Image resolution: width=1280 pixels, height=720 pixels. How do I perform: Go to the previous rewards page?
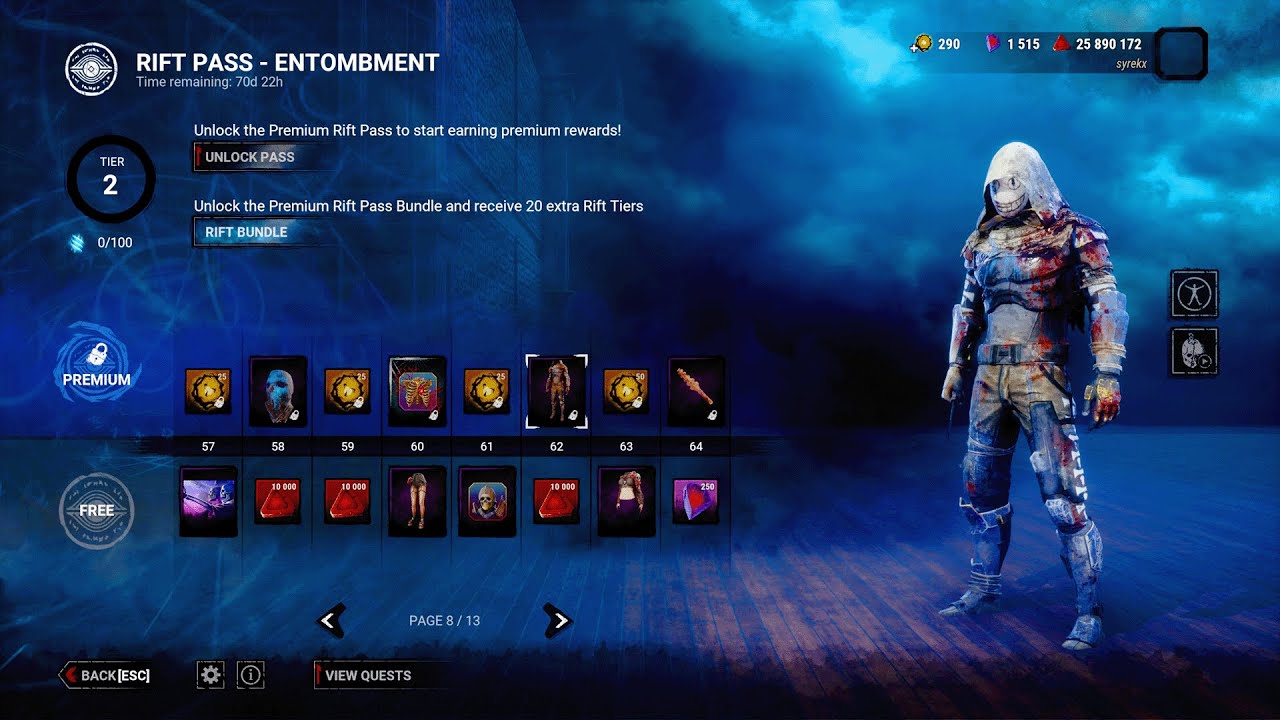(x=331, y=621)
